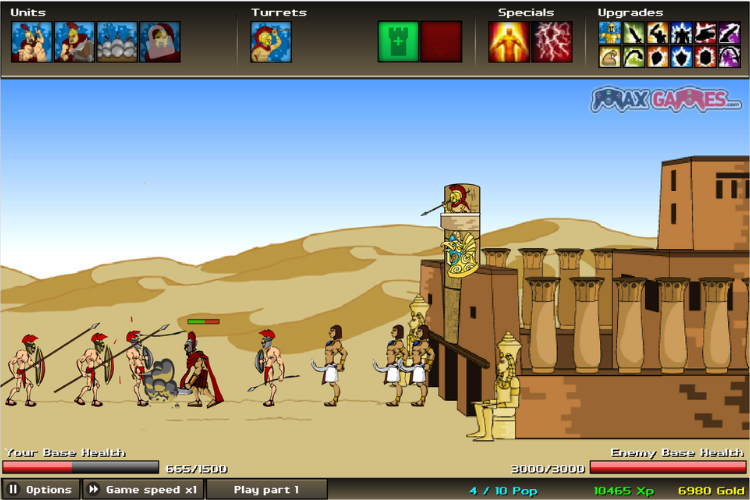Select the locked fourth unit icon
This screenshot has height=500, width=750.
pyautogui.click(x=160, y=42)
